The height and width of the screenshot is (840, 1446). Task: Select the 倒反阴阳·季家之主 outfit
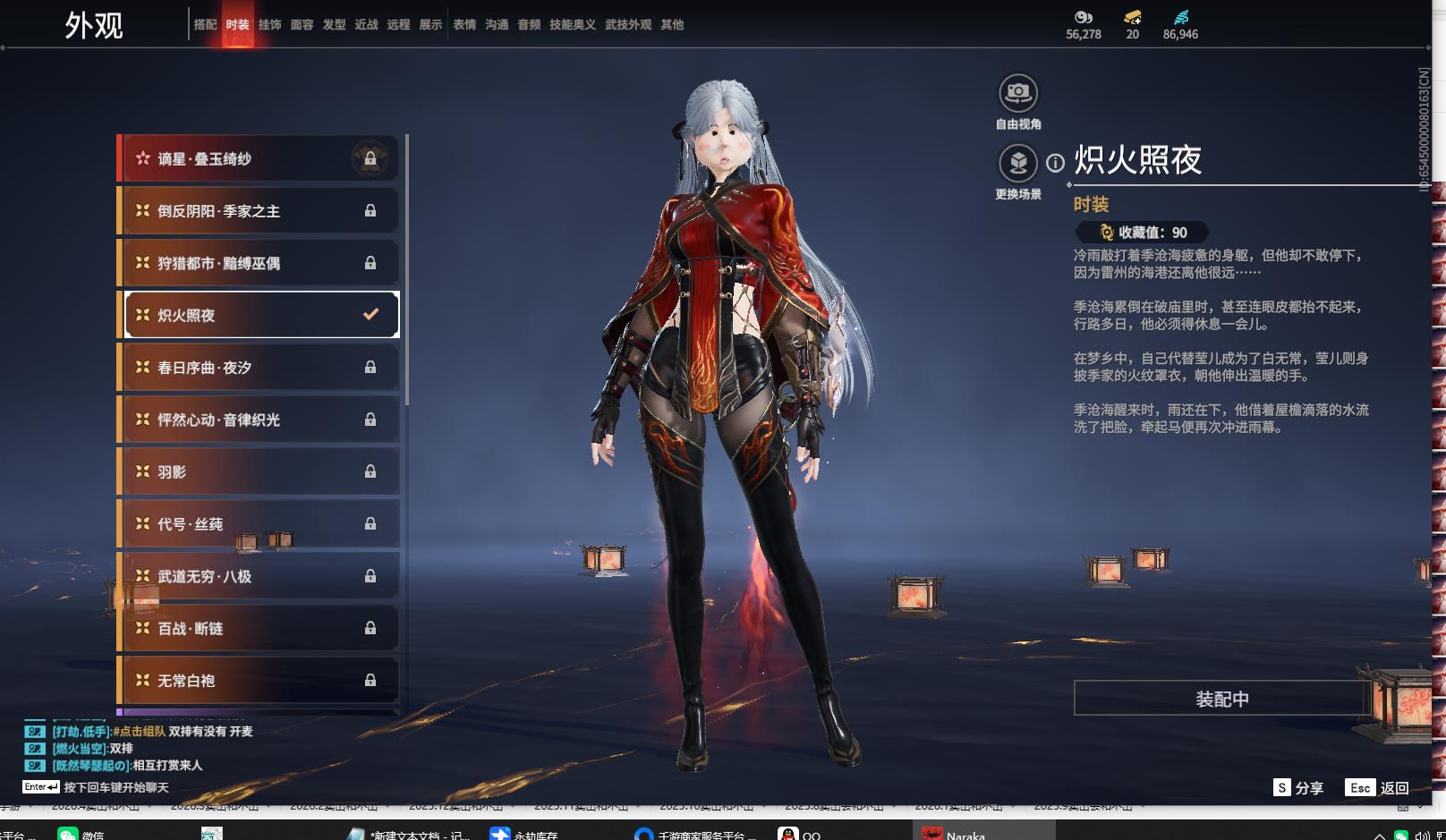point(259,211)
